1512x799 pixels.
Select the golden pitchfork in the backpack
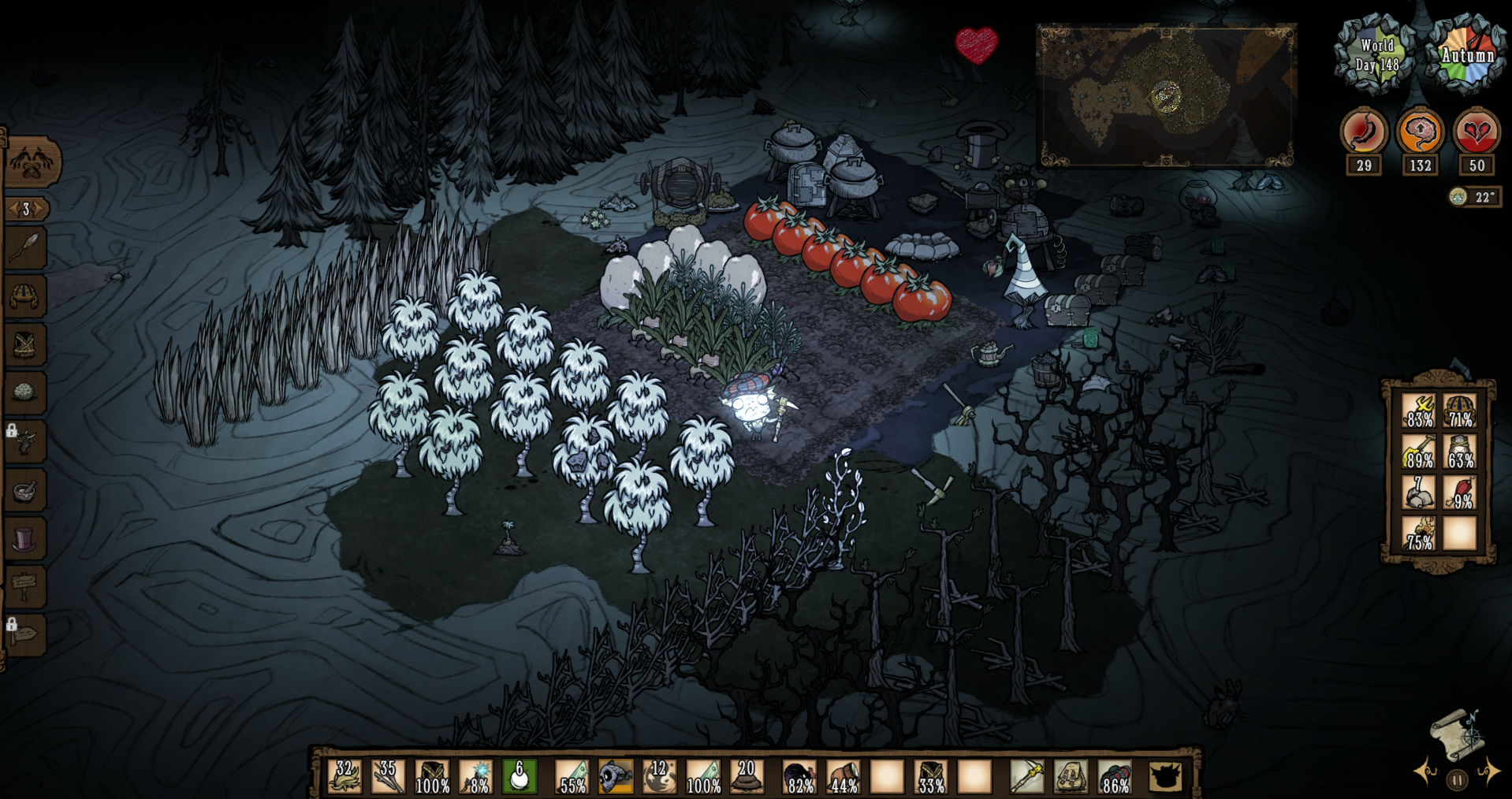tap(1418, 411)
